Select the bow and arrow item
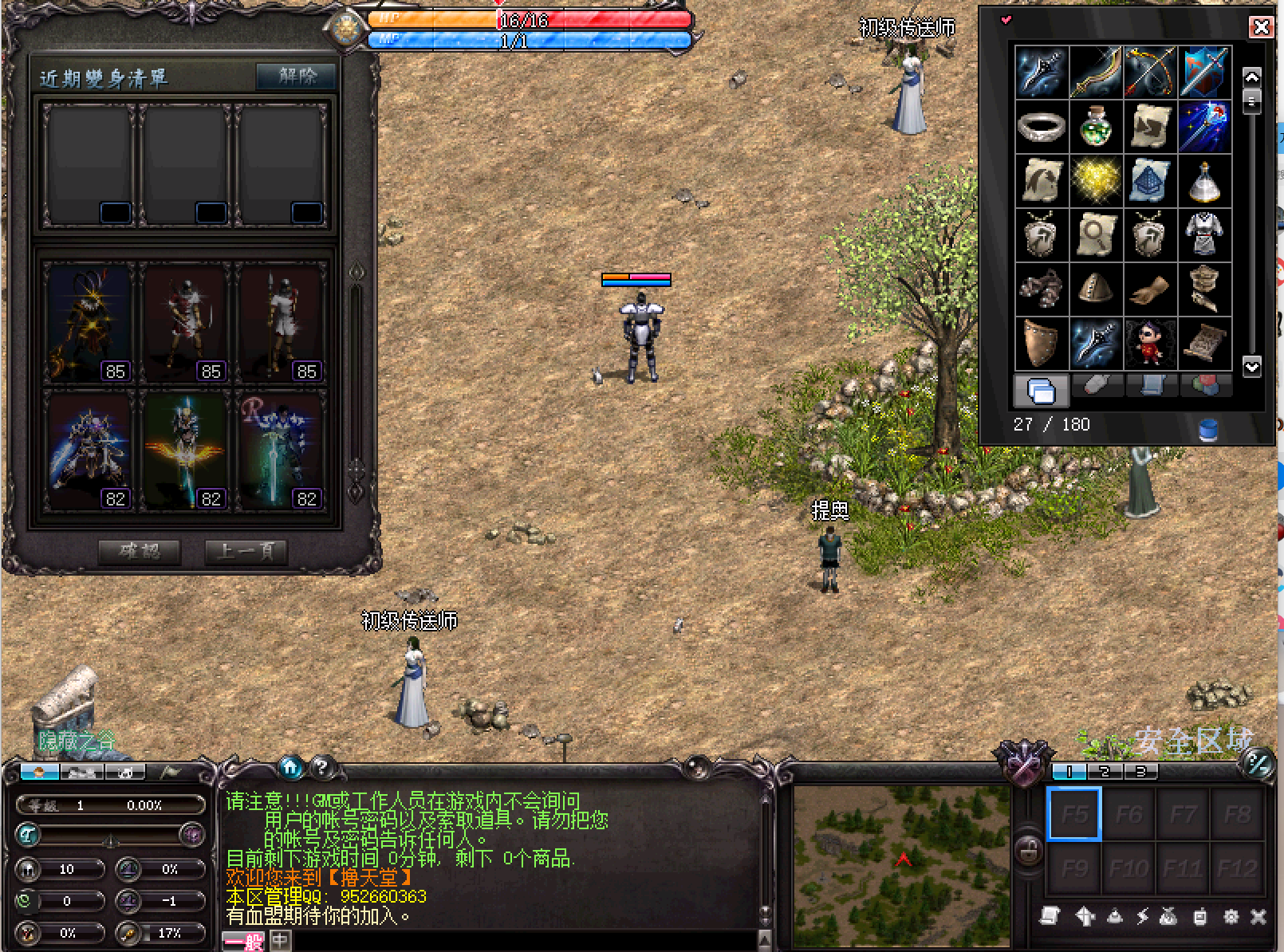The width and height of the screenshot is (1284, 952). pos(1150,72)
